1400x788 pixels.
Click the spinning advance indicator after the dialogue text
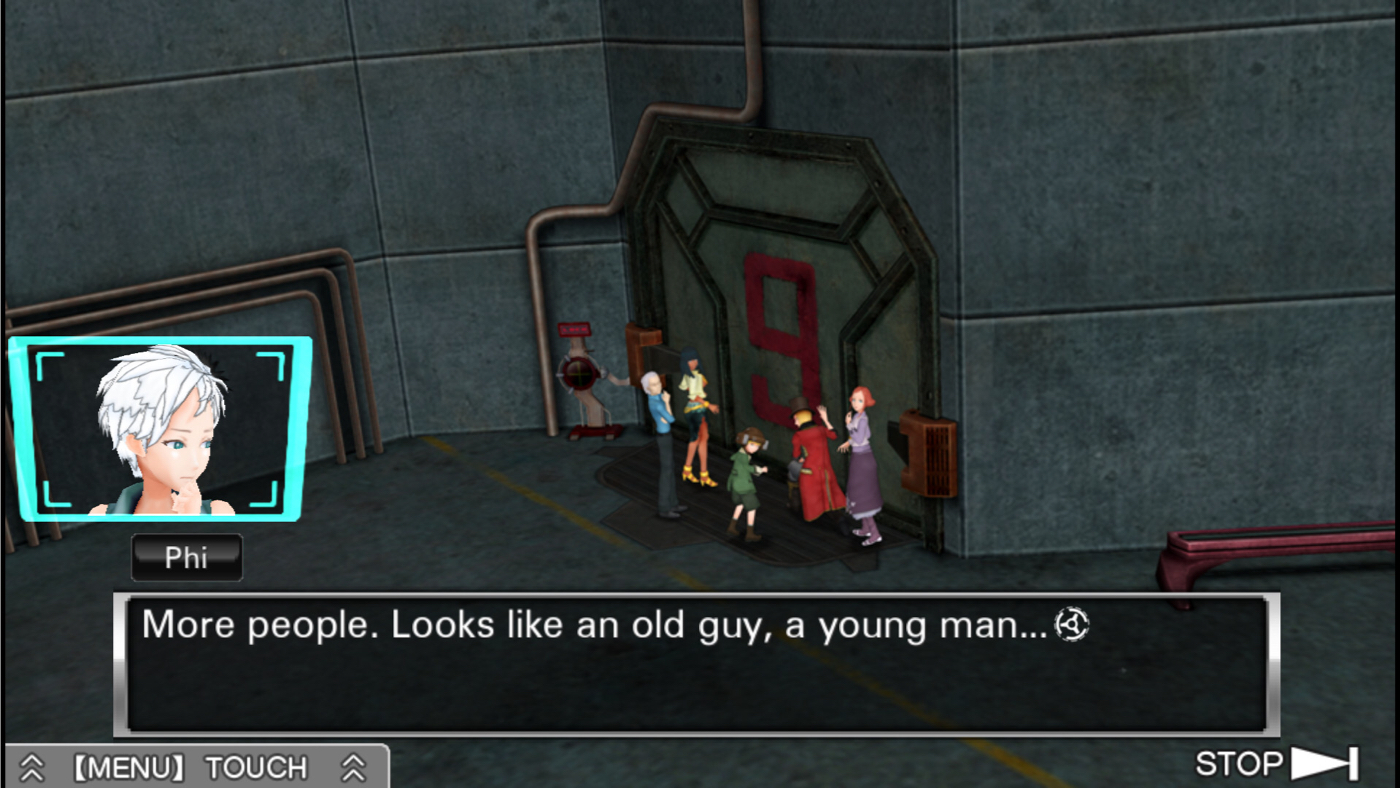click(x=1071, y=624)
